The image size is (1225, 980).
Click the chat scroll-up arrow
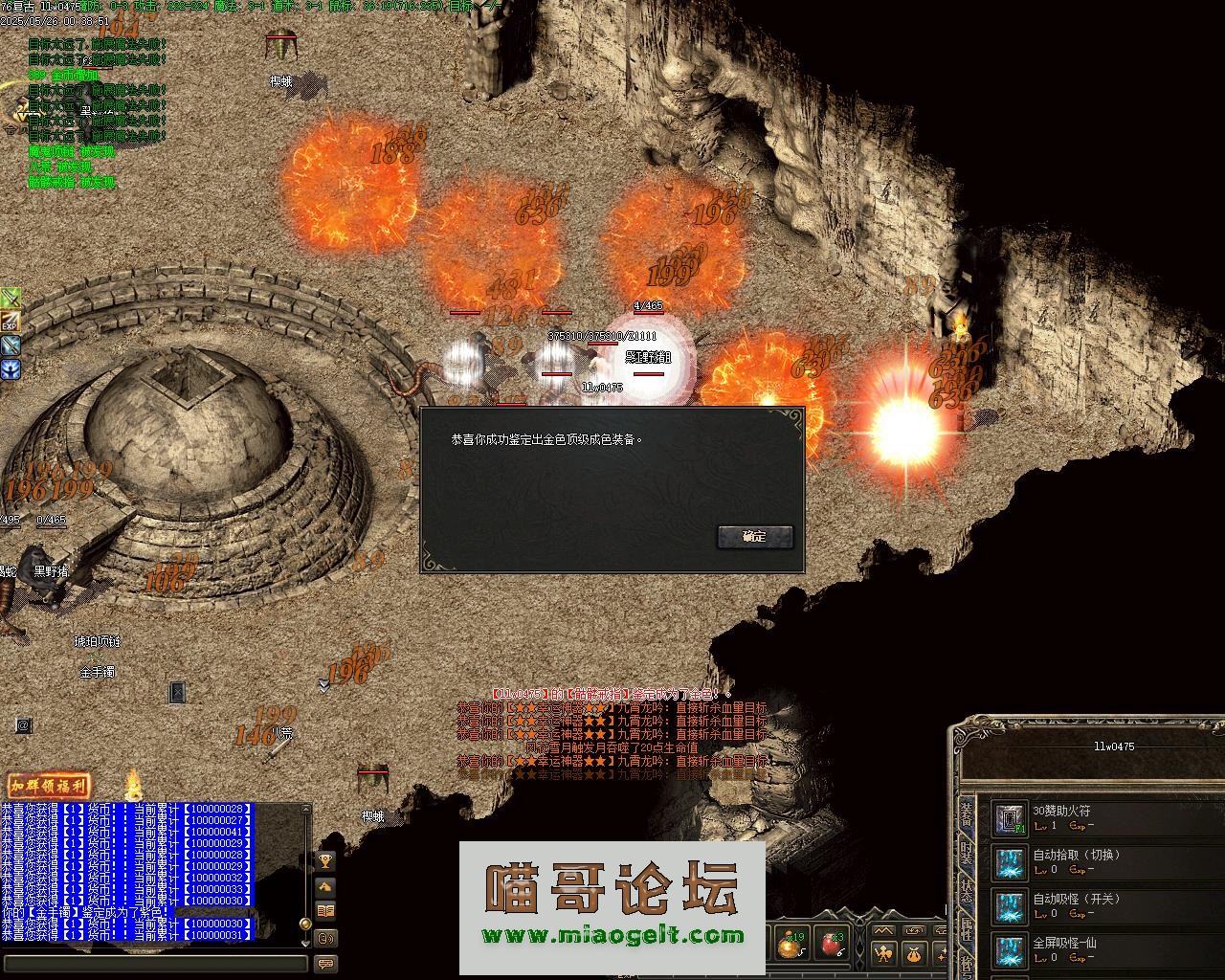(306, 811)
